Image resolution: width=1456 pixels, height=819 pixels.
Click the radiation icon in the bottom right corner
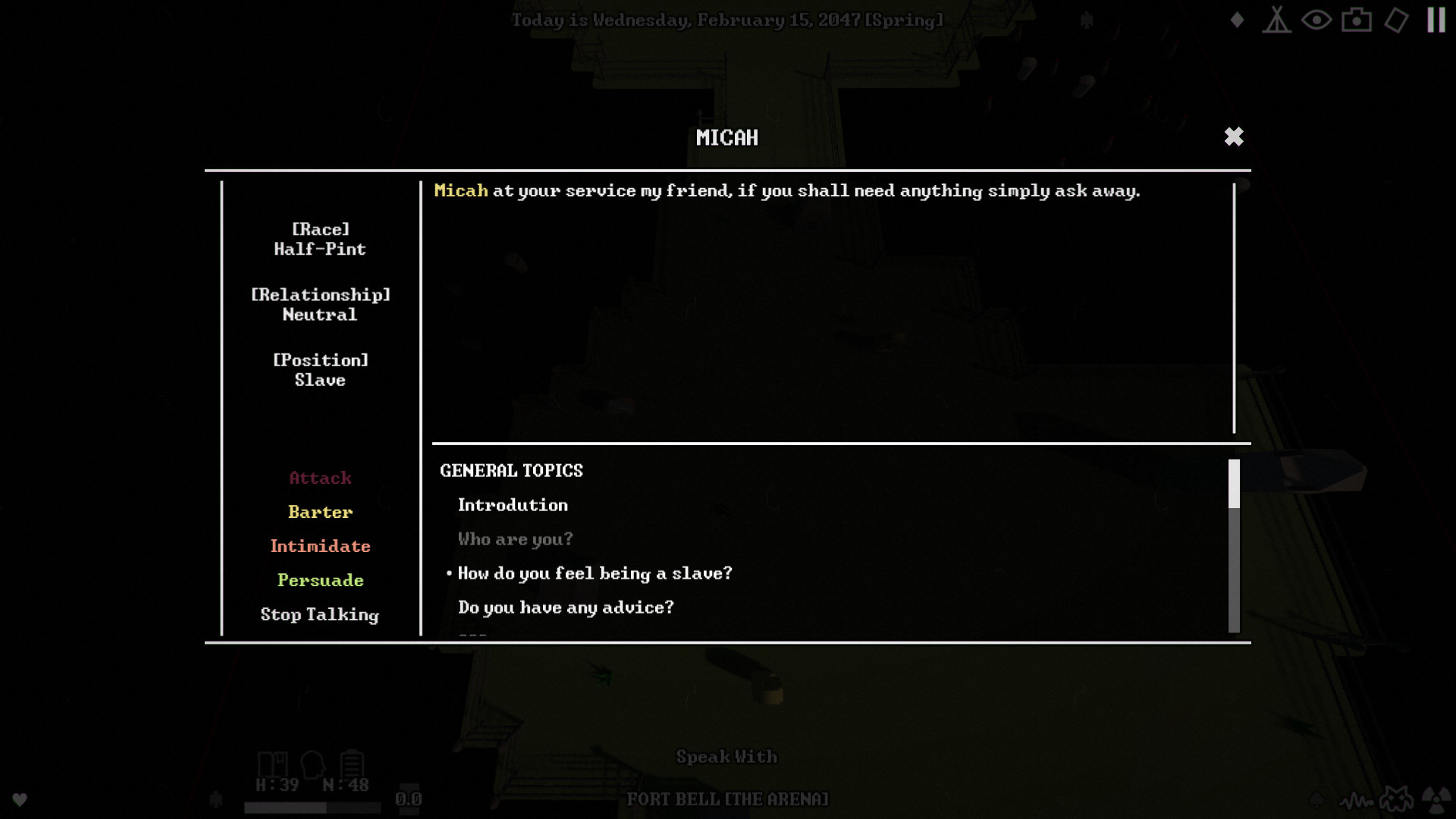(1436, 800)
